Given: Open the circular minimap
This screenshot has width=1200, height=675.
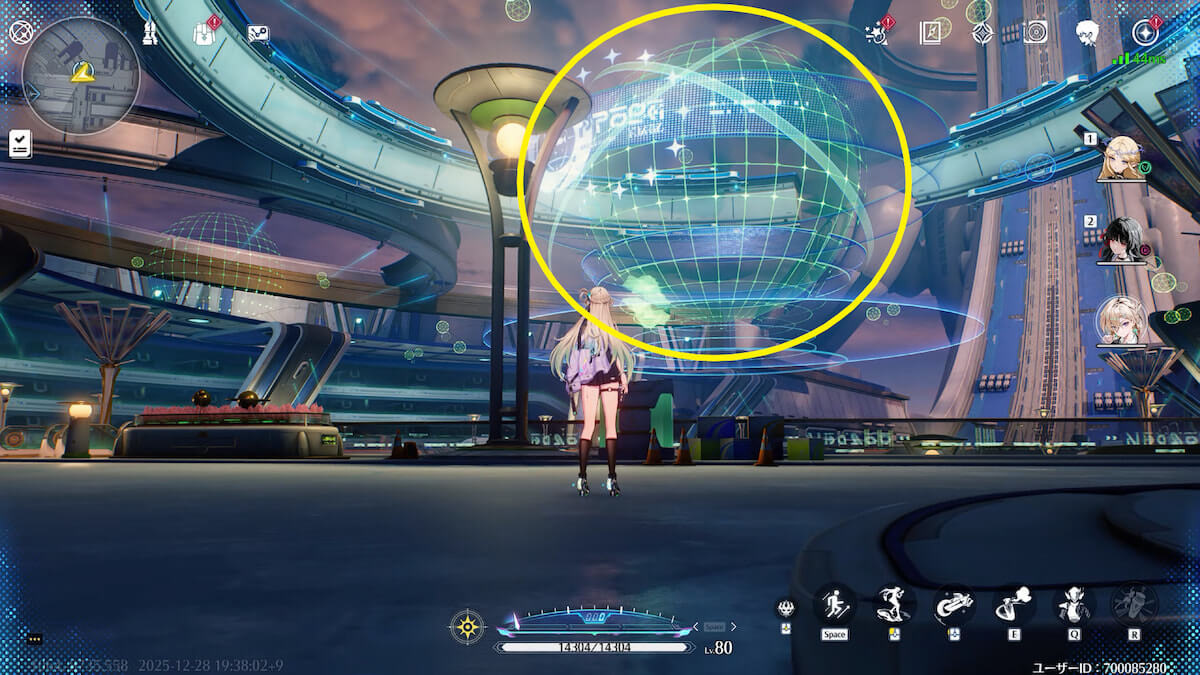Looking at the screenshot, I should coord(81,75).
